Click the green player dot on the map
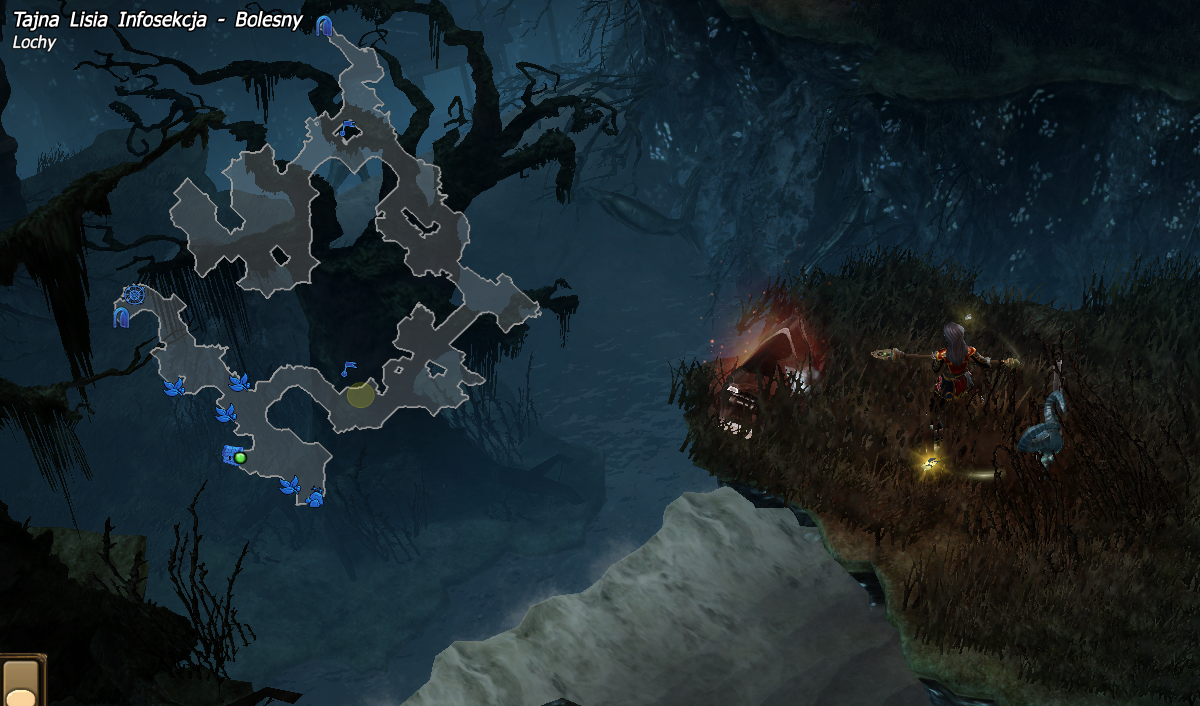Viewport: 1200px width, 706px height. point(240,457)
